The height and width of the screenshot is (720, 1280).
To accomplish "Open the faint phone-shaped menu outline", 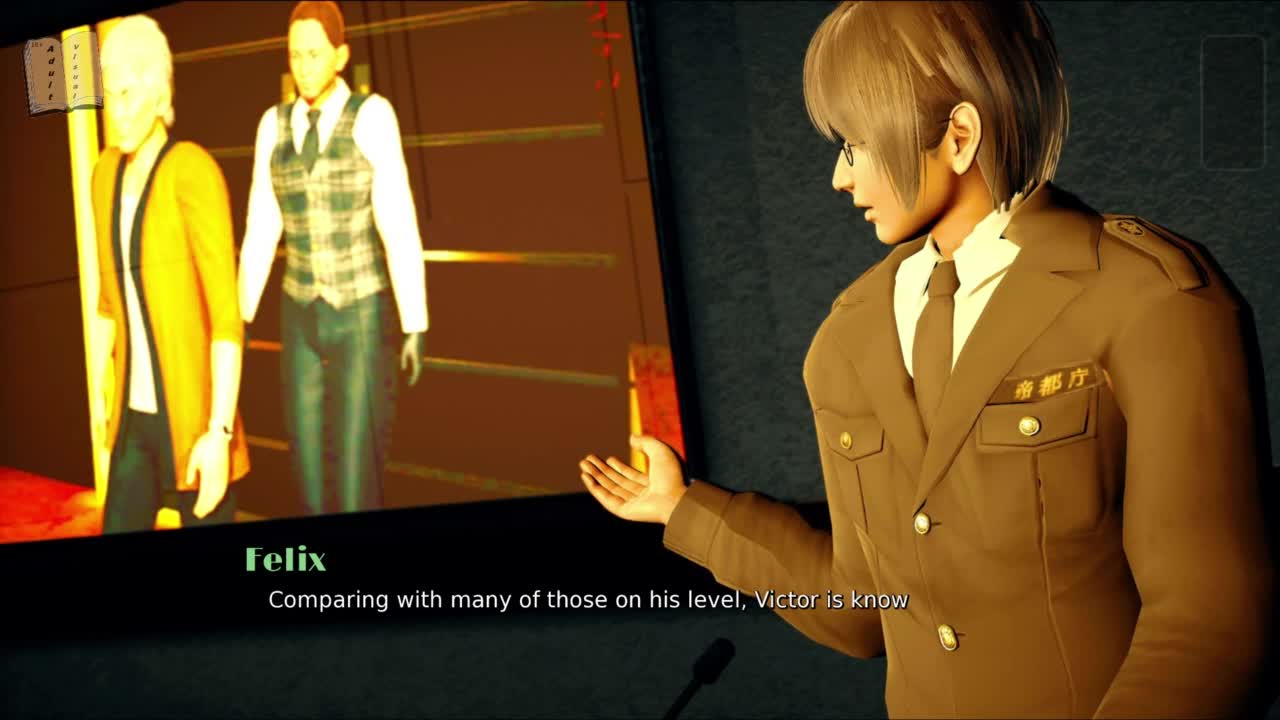I will point(1233,102).
